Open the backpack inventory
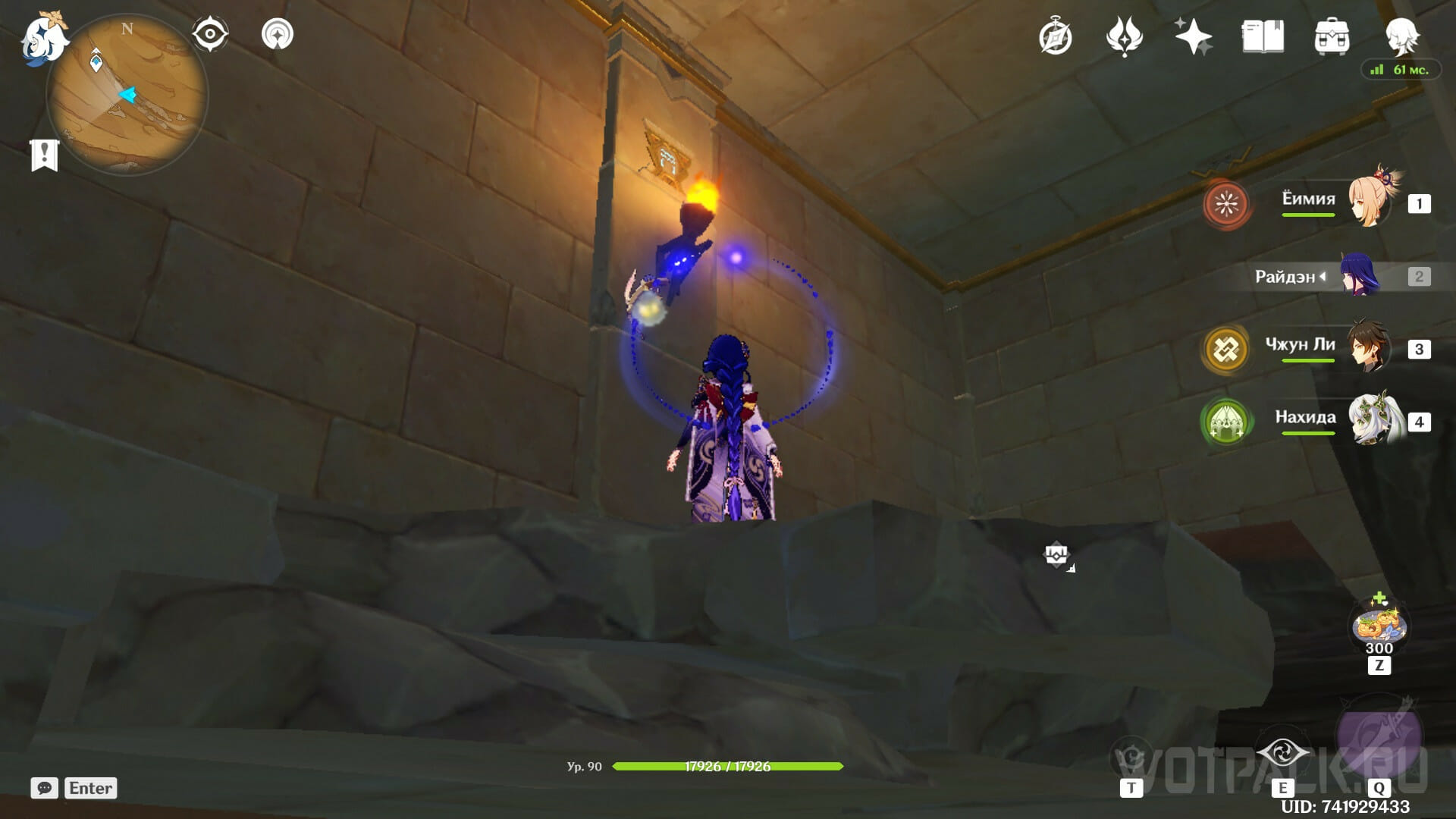Viewport: 1456px width, 819px height. coord(1332,36)
